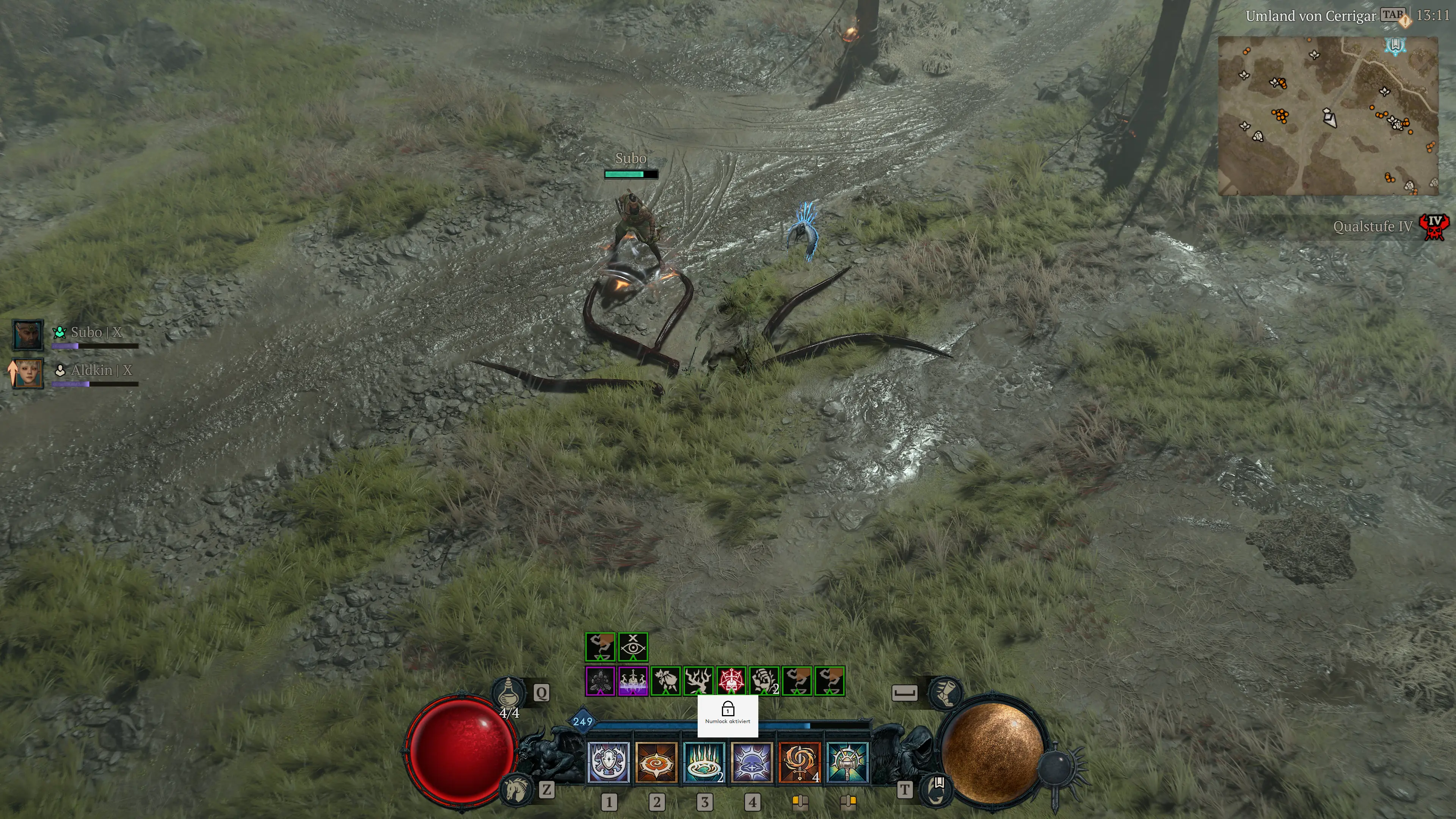Activate the glowing hammer skill
This screenshot has width=1456, height=819.
847,763
